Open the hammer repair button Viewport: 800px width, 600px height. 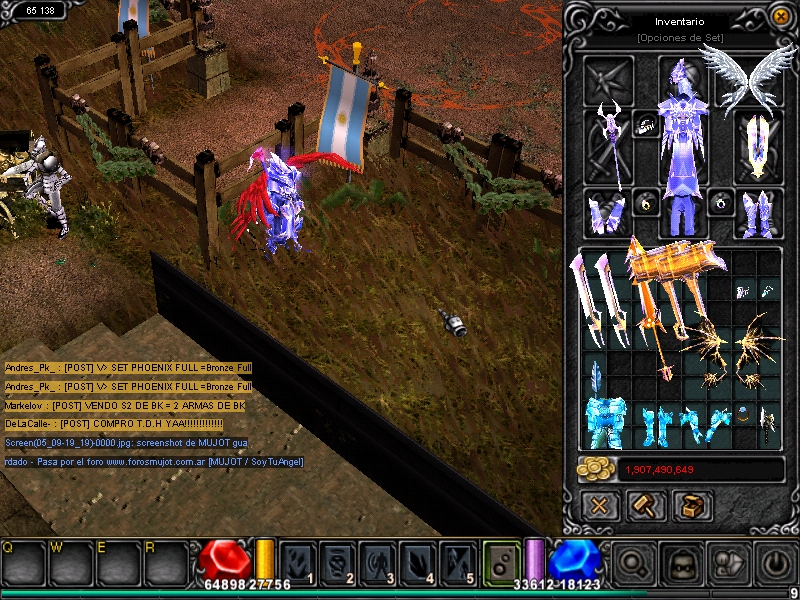pyautogui.click(x=646, y=505)
